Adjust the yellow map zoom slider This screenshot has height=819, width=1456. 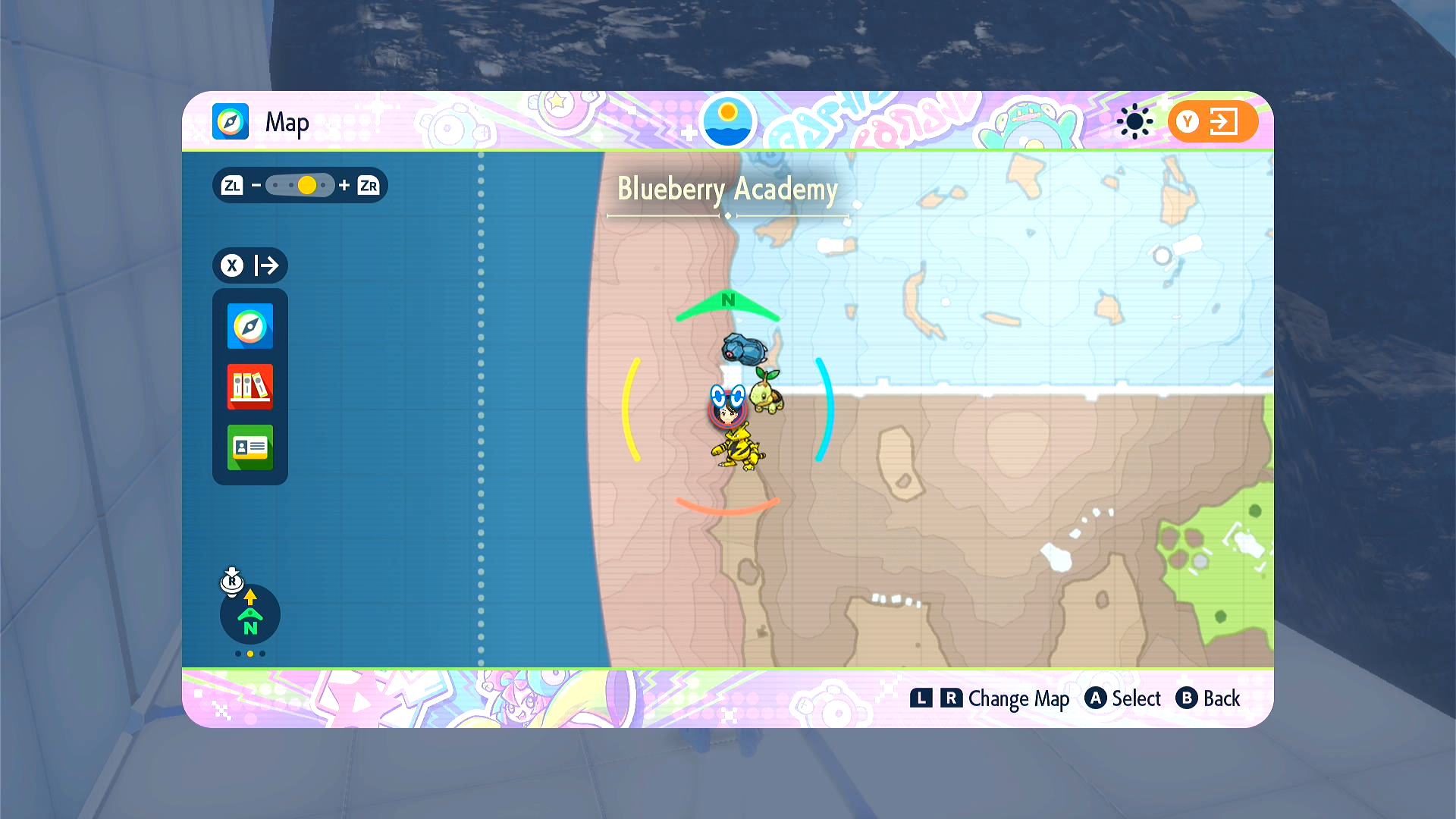306,186
